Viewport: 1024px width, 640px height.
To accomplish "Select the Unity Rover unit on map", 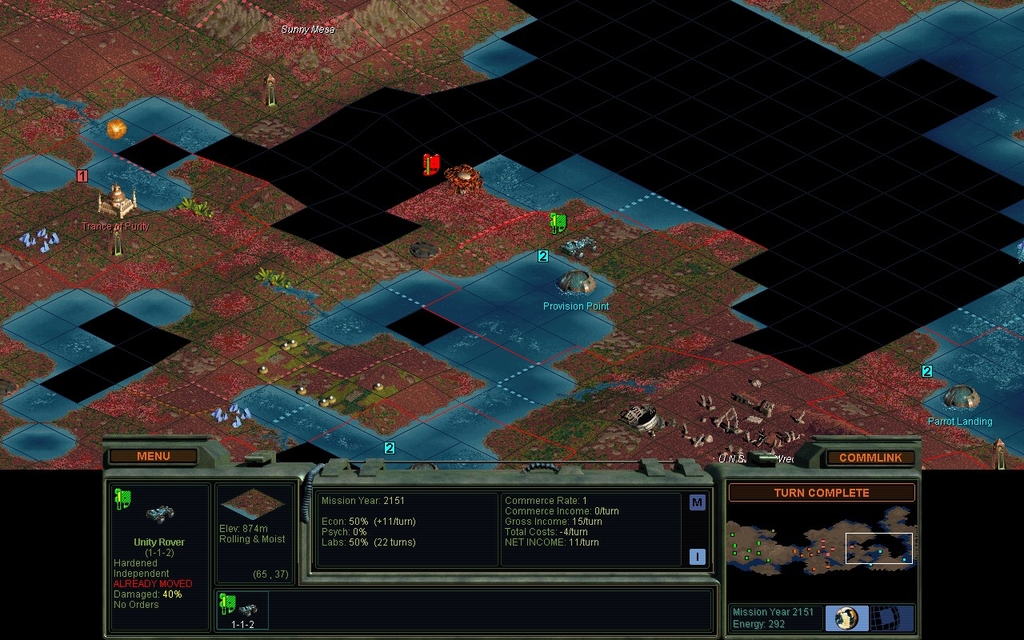I will coord(577,245).
